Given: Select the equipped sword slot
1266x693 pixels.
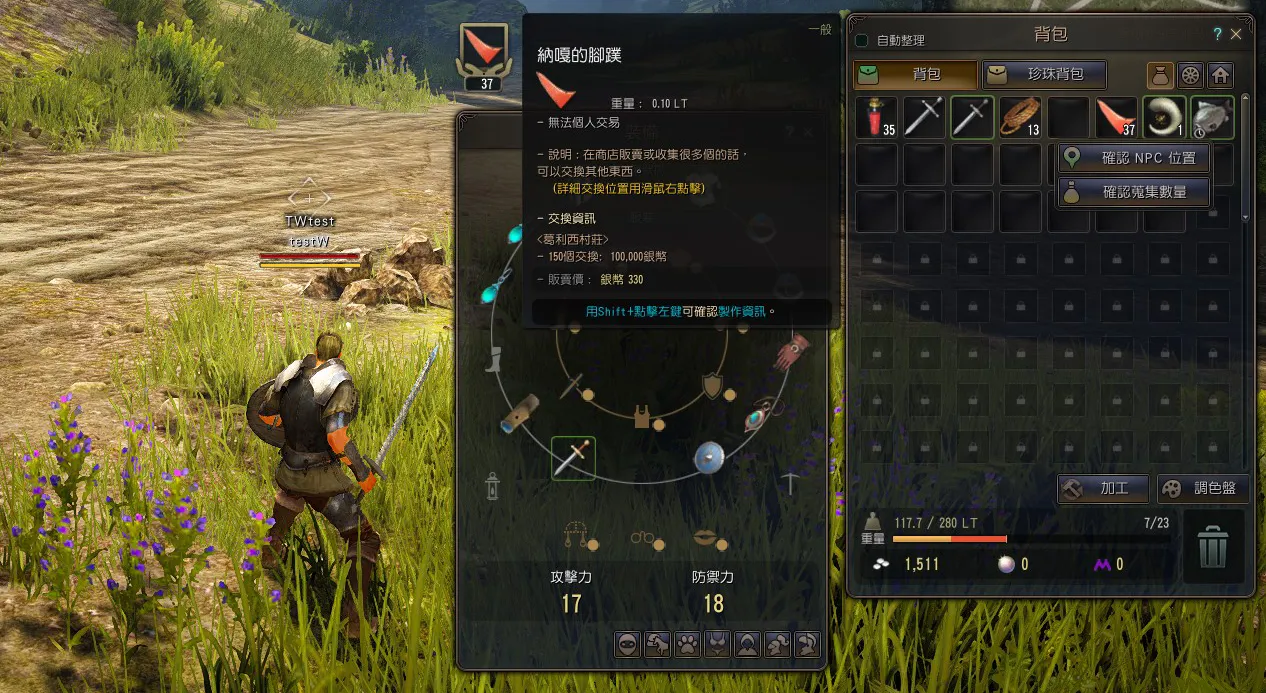Looking at the screenshot, I should pos(573,458).
